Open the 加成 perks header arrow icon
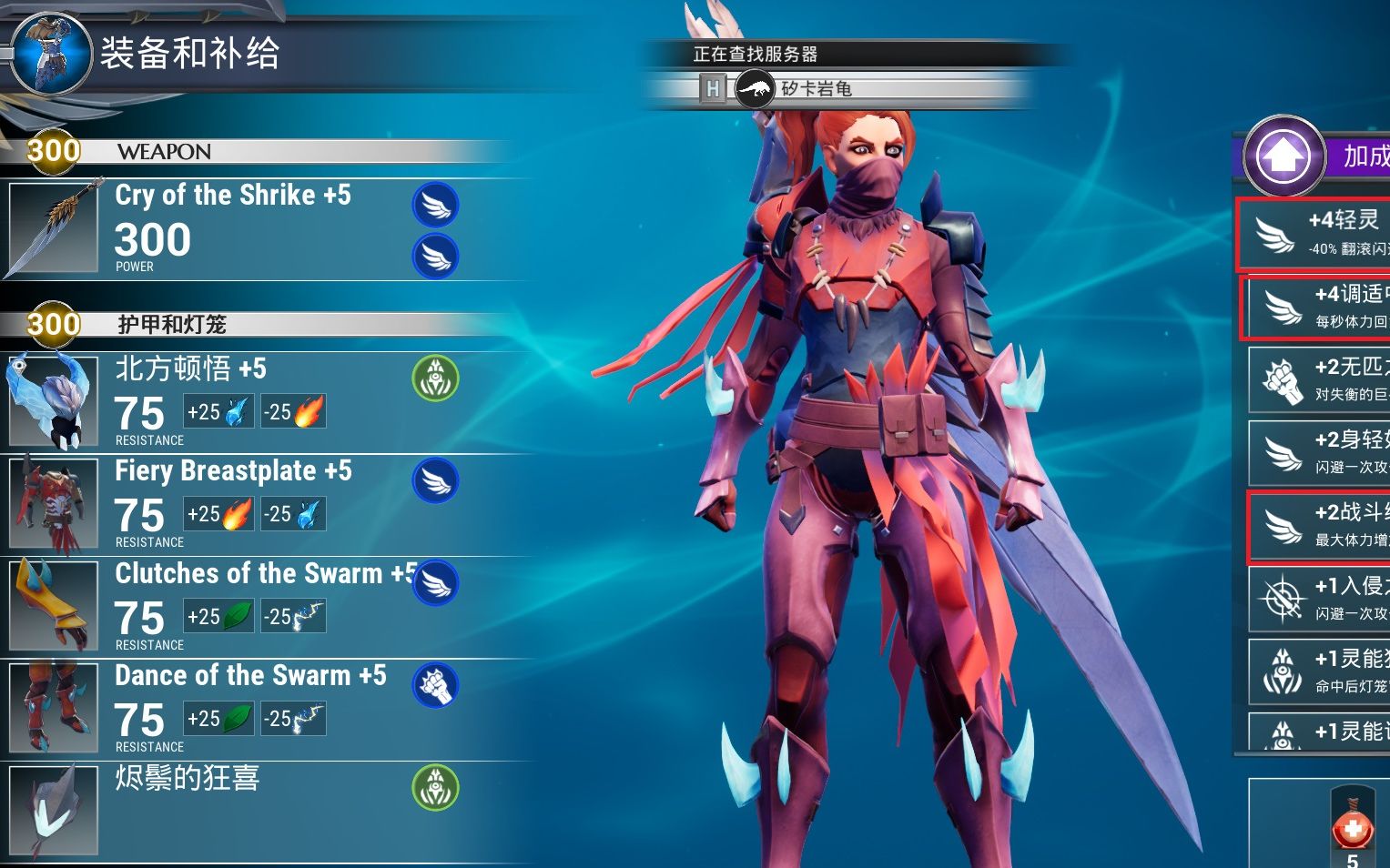This screenshot has width=1390, height=868. pyautogui.click(x=1283, y=156)
